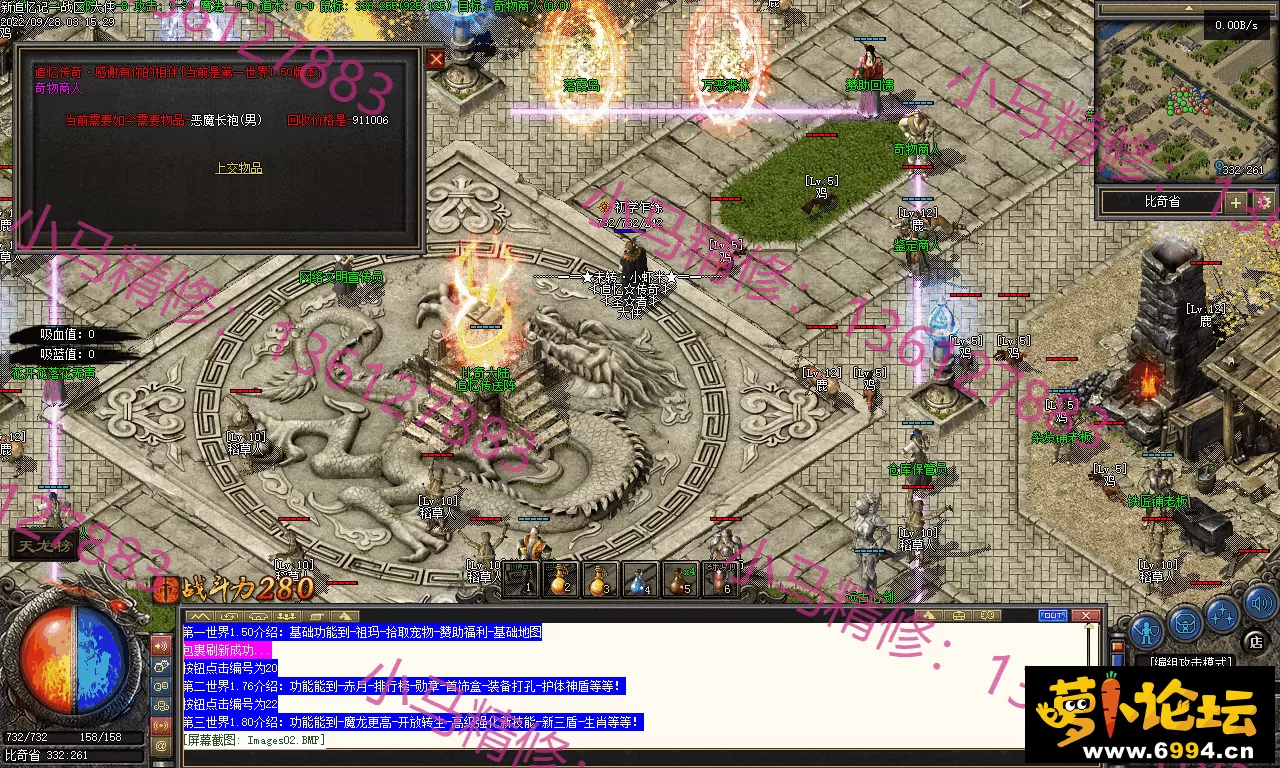Open the 天龙榜 ranking board
The height and width of the screenshot is (768, 1280).
click(45, 546)
